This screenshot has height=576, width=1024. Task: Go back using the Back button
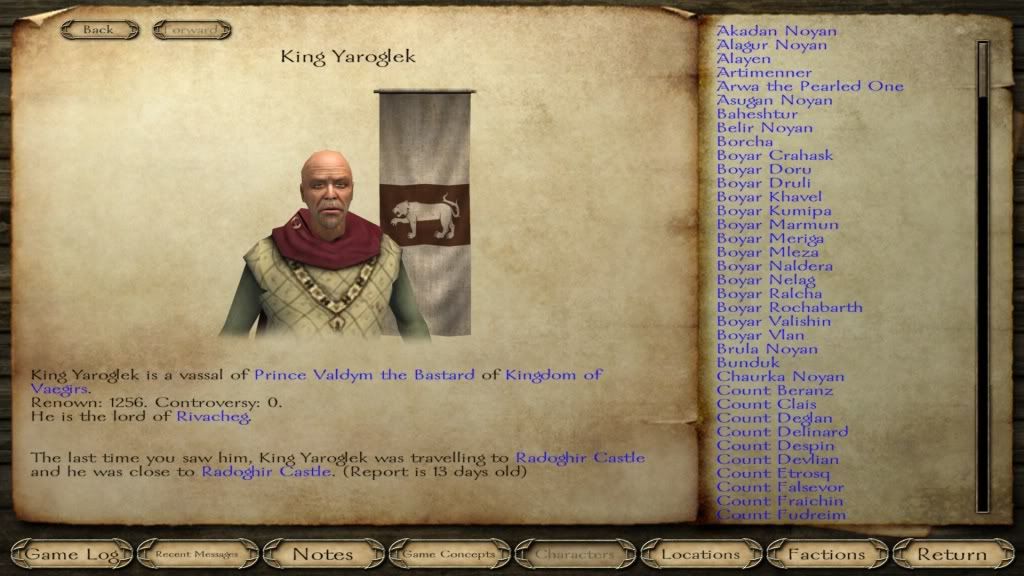point(98,30)
